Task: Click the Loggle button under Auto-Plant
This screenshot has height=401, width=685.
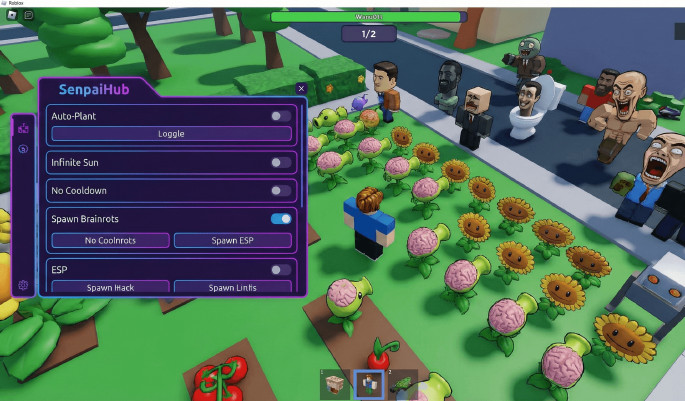Action: point(171,133)
